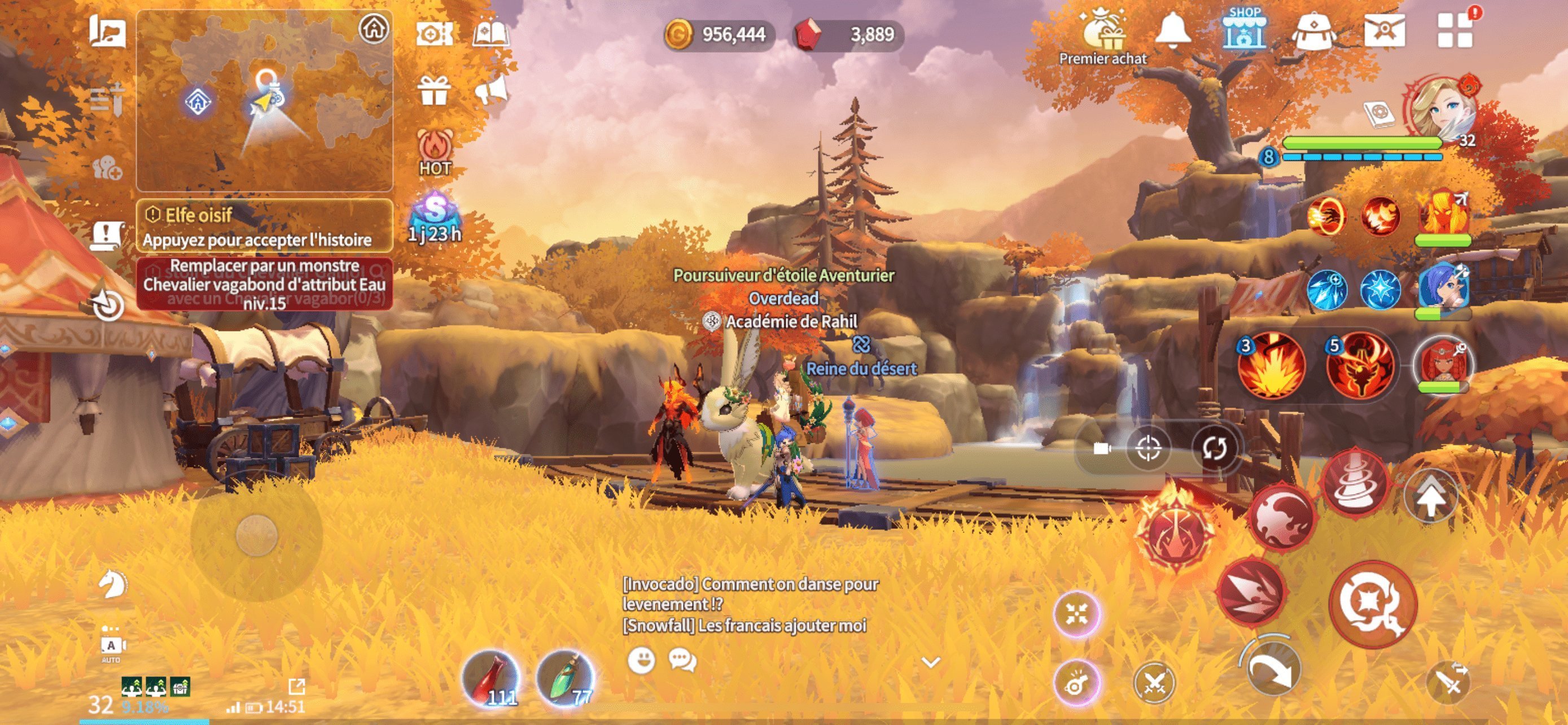Screen dimensions: 1568x725
Task: Use the green mana potion
Action: coord(565,677)
